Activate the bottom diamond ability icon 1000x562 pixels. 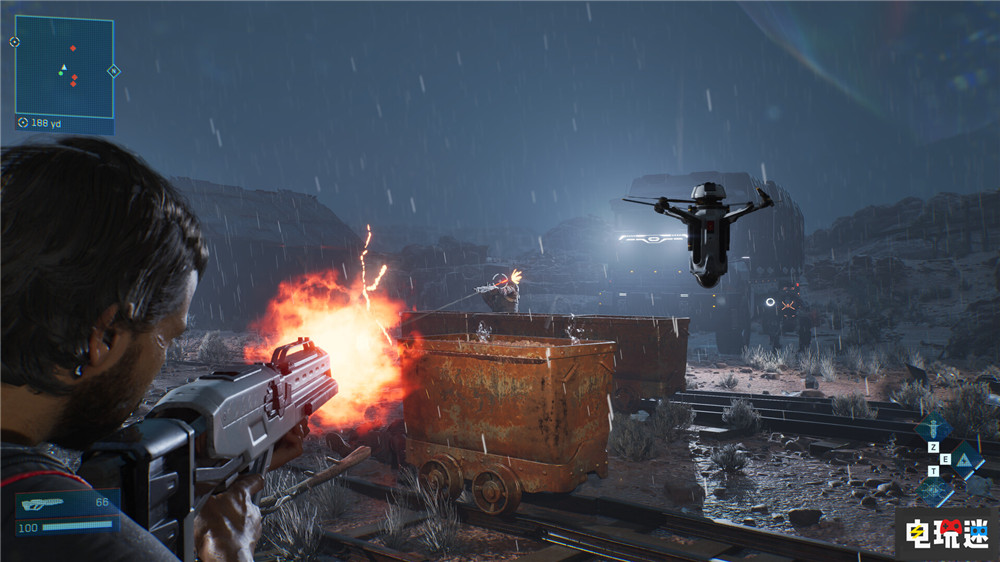pyautogui.click(x=935, y=490)
